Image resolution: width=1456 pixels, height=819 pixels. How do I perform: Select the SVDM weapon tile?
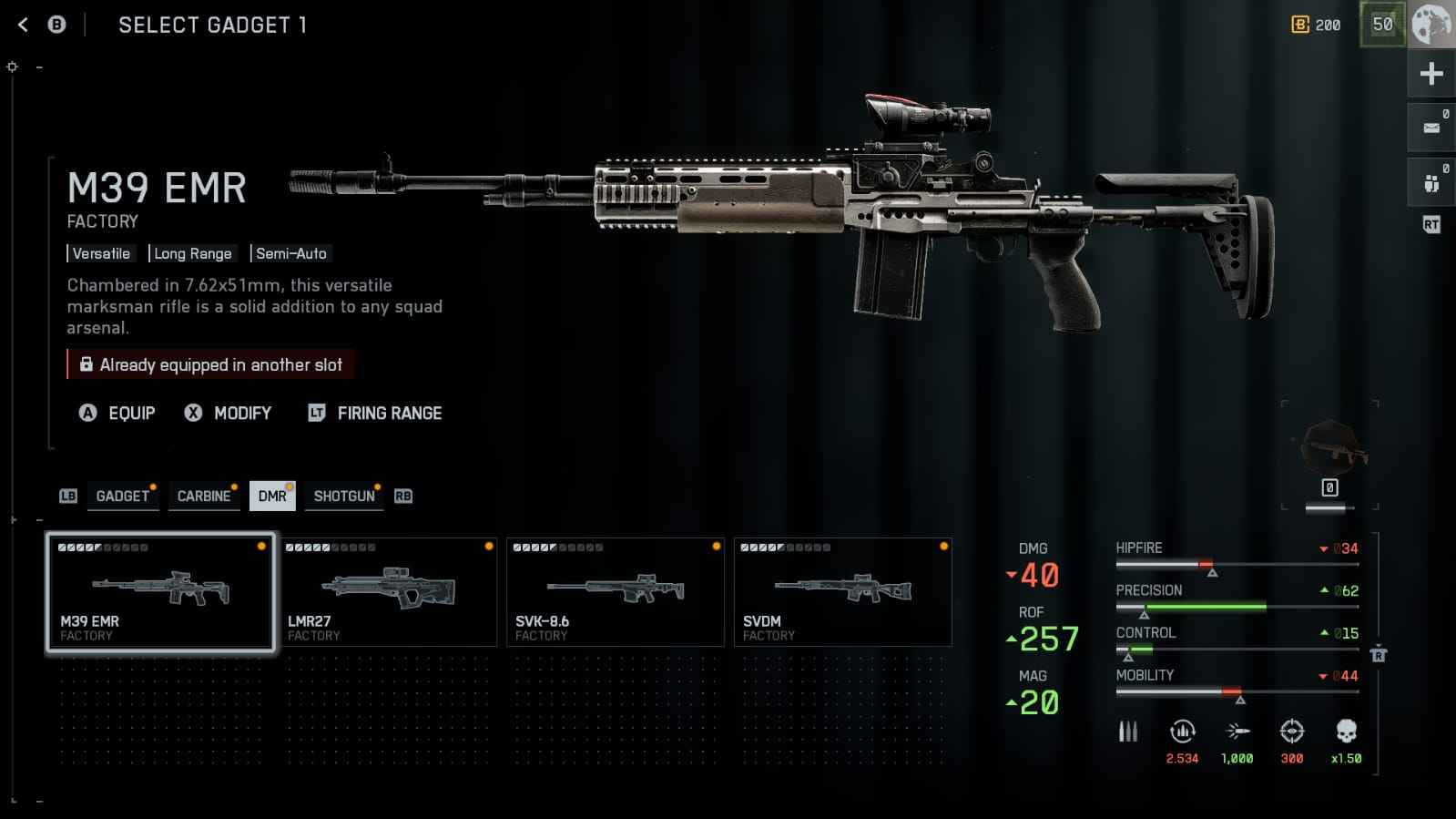[x=843, y=592]
